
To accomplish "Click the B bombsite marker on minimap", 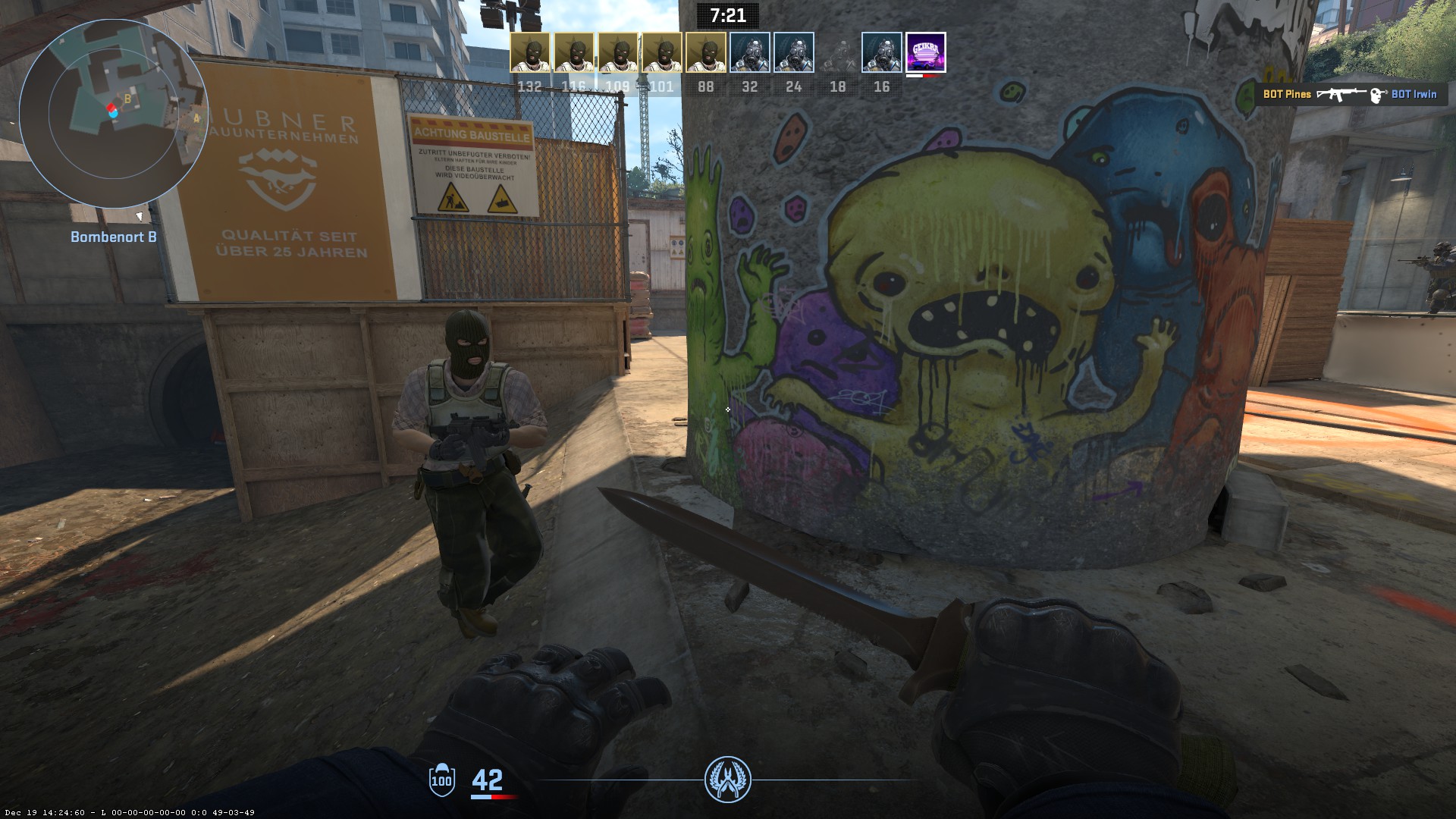I will (127, 99).
